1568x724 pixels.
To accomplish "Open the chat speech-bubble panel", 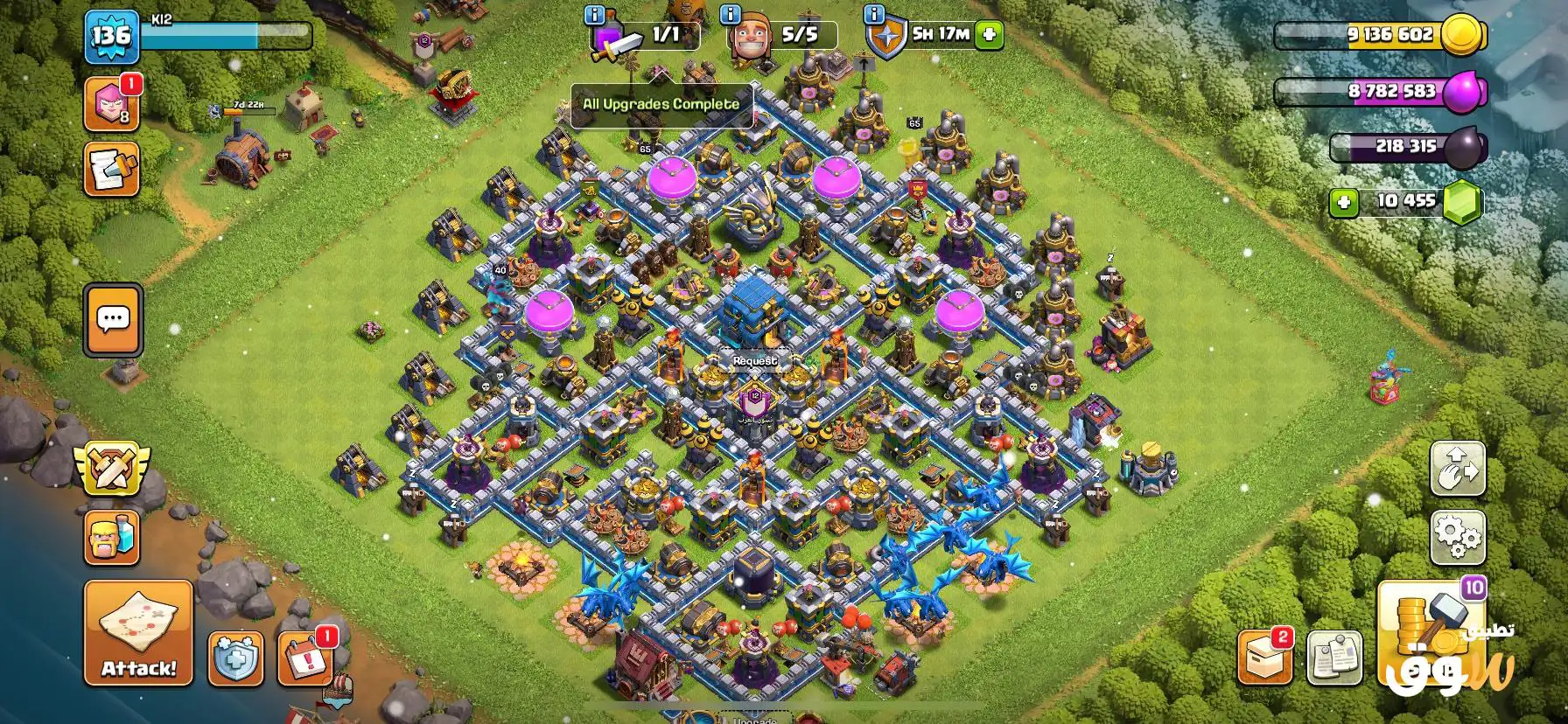I will (x=113, y=319).
